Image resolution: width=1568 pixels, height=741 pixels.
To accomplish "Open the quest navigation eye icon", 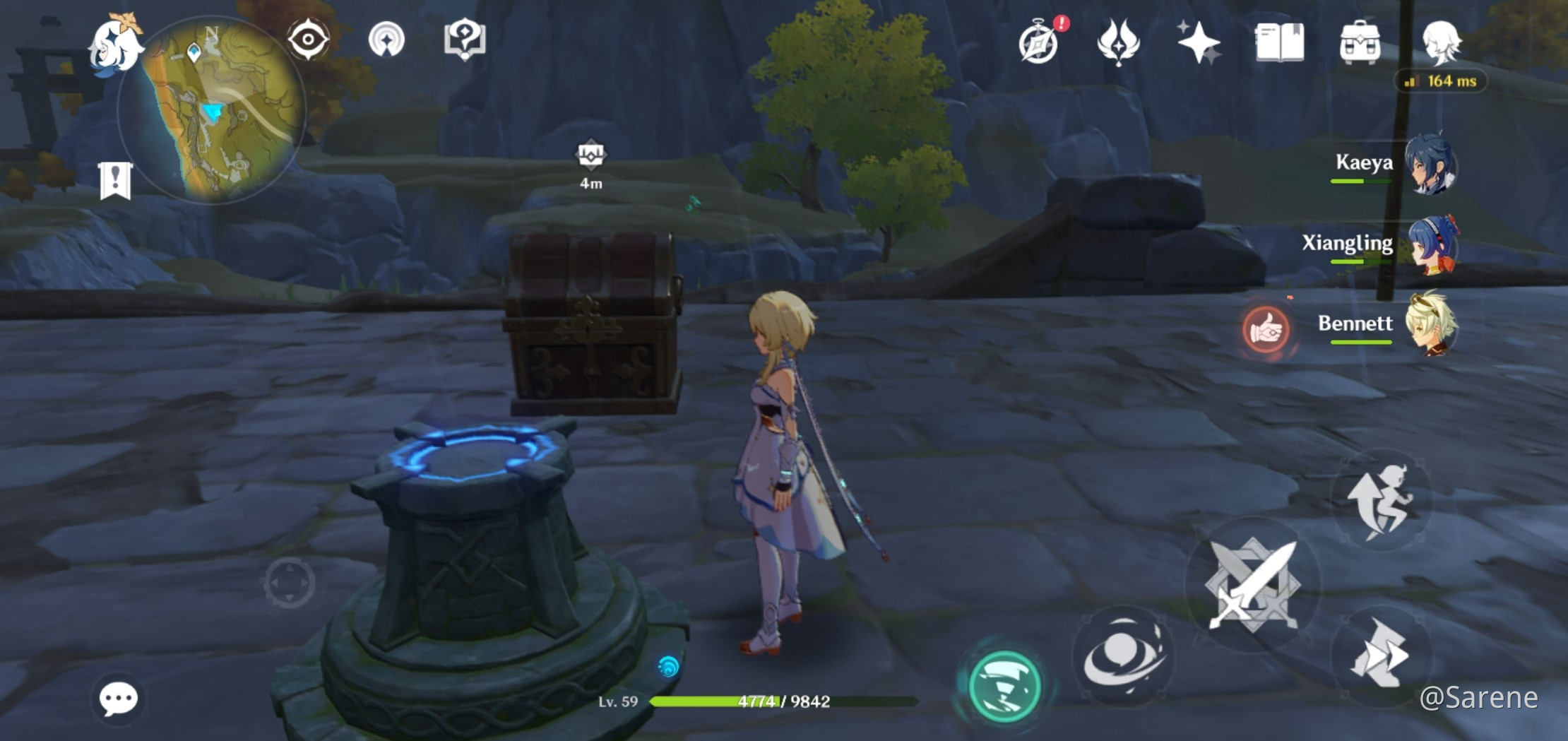I will tap(309, 41).
